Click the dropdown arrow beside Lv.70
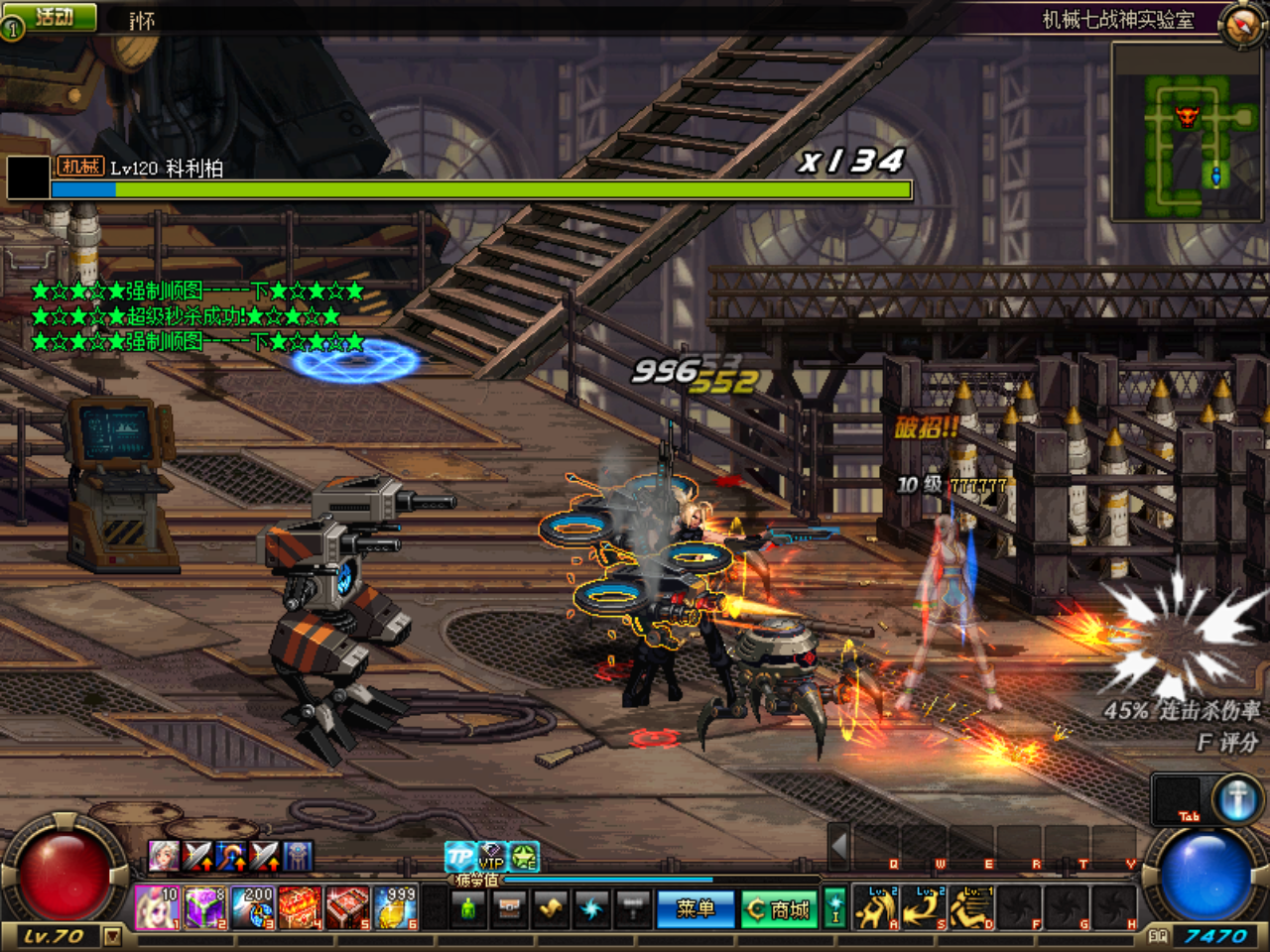This screenshot has width=1270, height=952. tap(112, 936)
